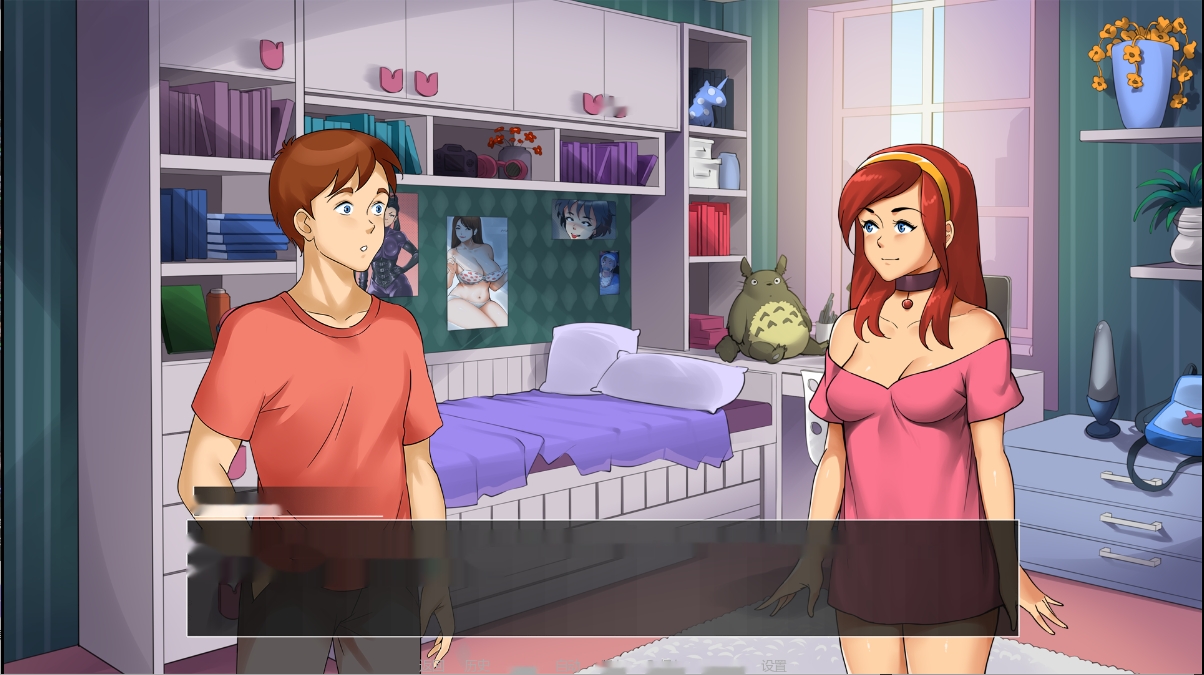Click 返回 to roll back
Screen dimensions: 1204x675
coord(431,666)
